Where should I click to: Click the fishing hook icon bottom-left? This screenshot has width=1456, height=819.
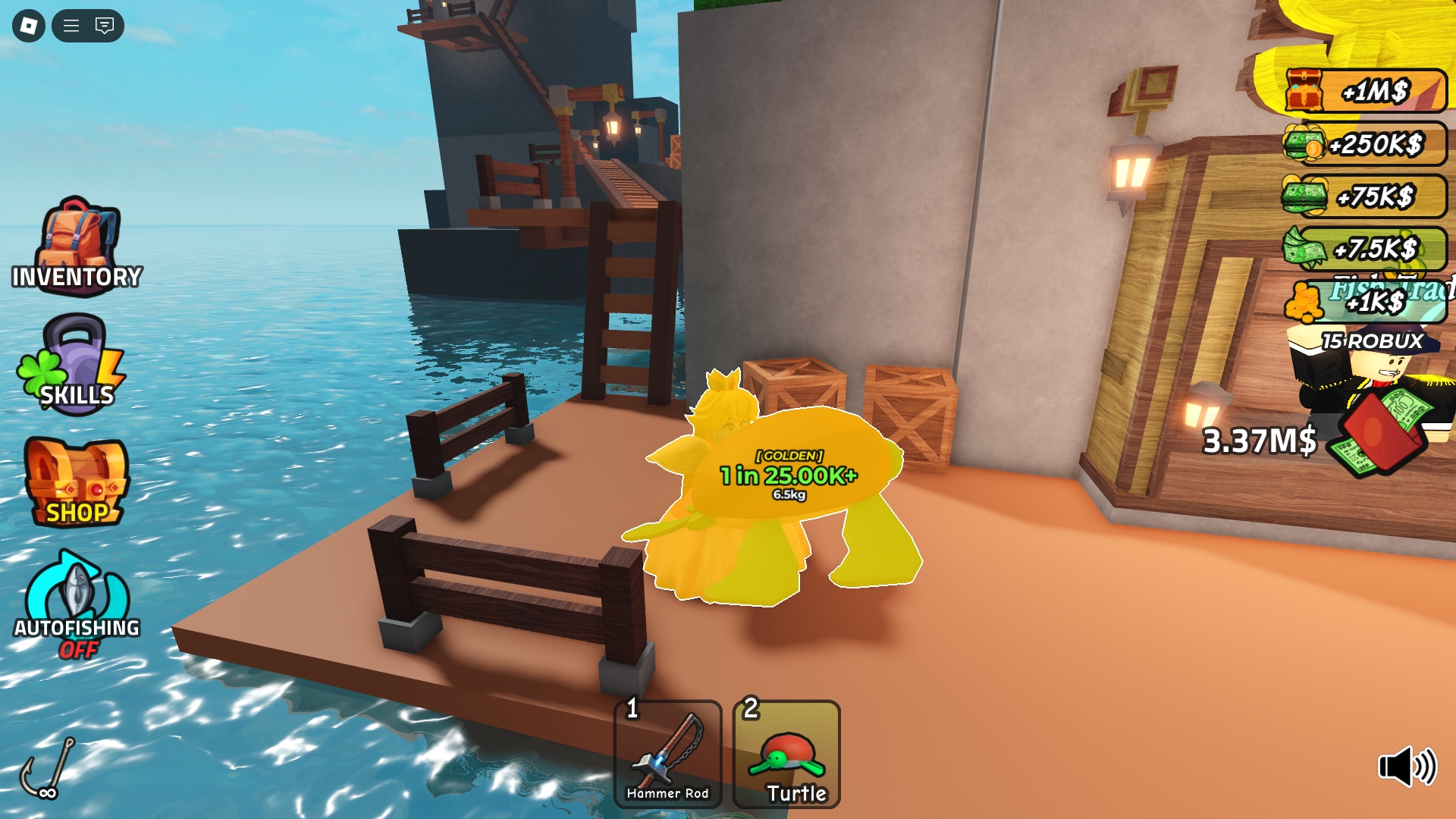pyautogui.click(x=47, y=766)
